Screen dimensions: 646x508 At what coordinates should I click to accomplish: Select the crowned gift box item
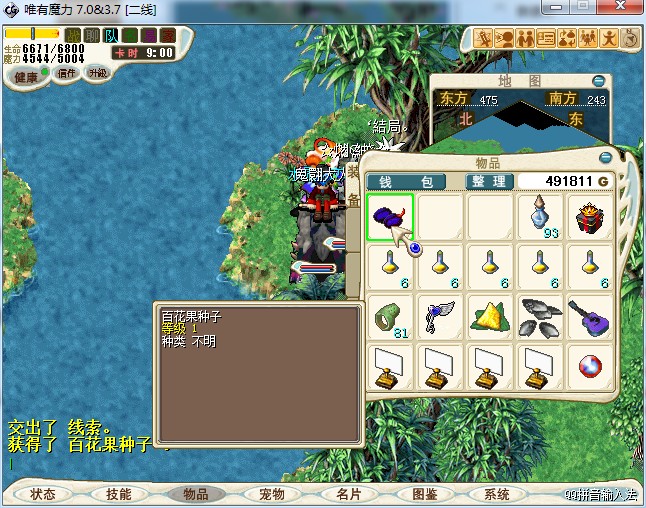click(591, 217)
